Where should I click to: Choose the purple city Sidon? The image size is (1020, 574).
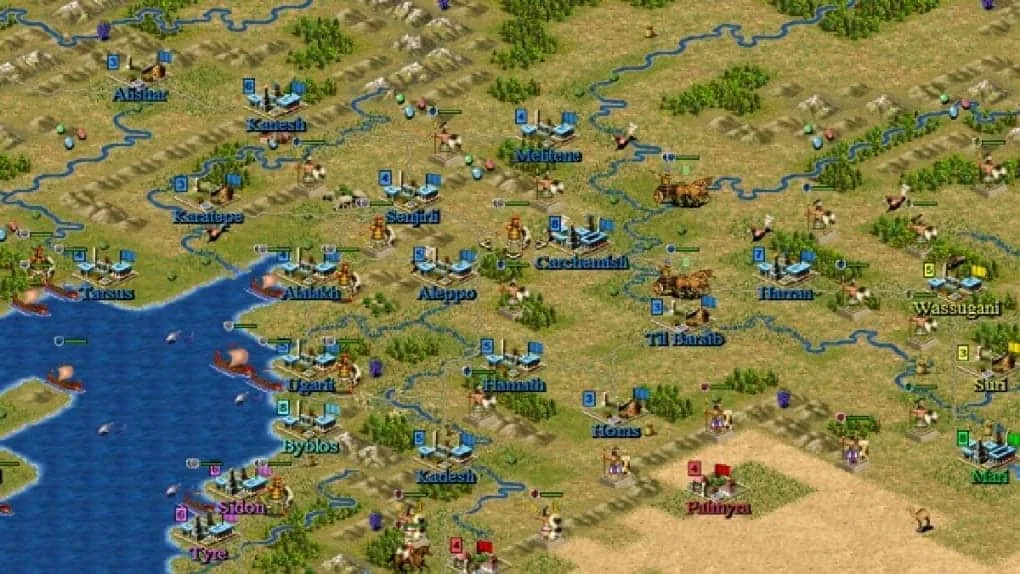(240, 484)
